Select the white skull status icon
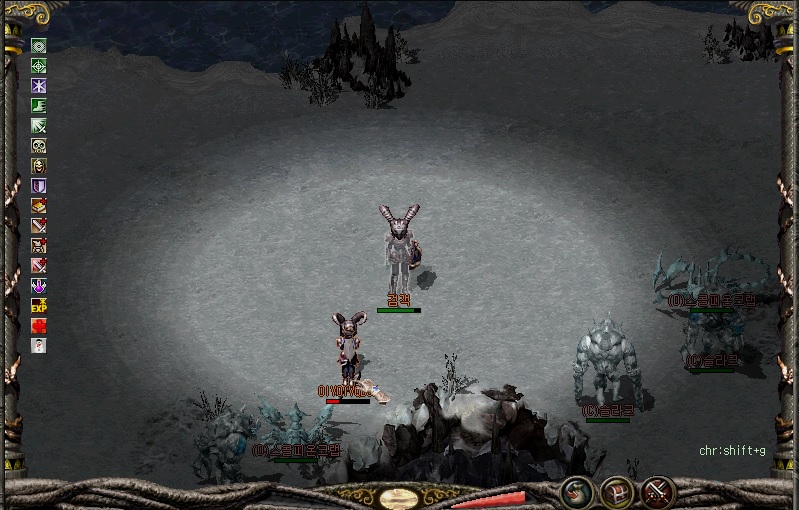Image resolution: width=799 pixels, height=510 pixels. pos(39,146)
